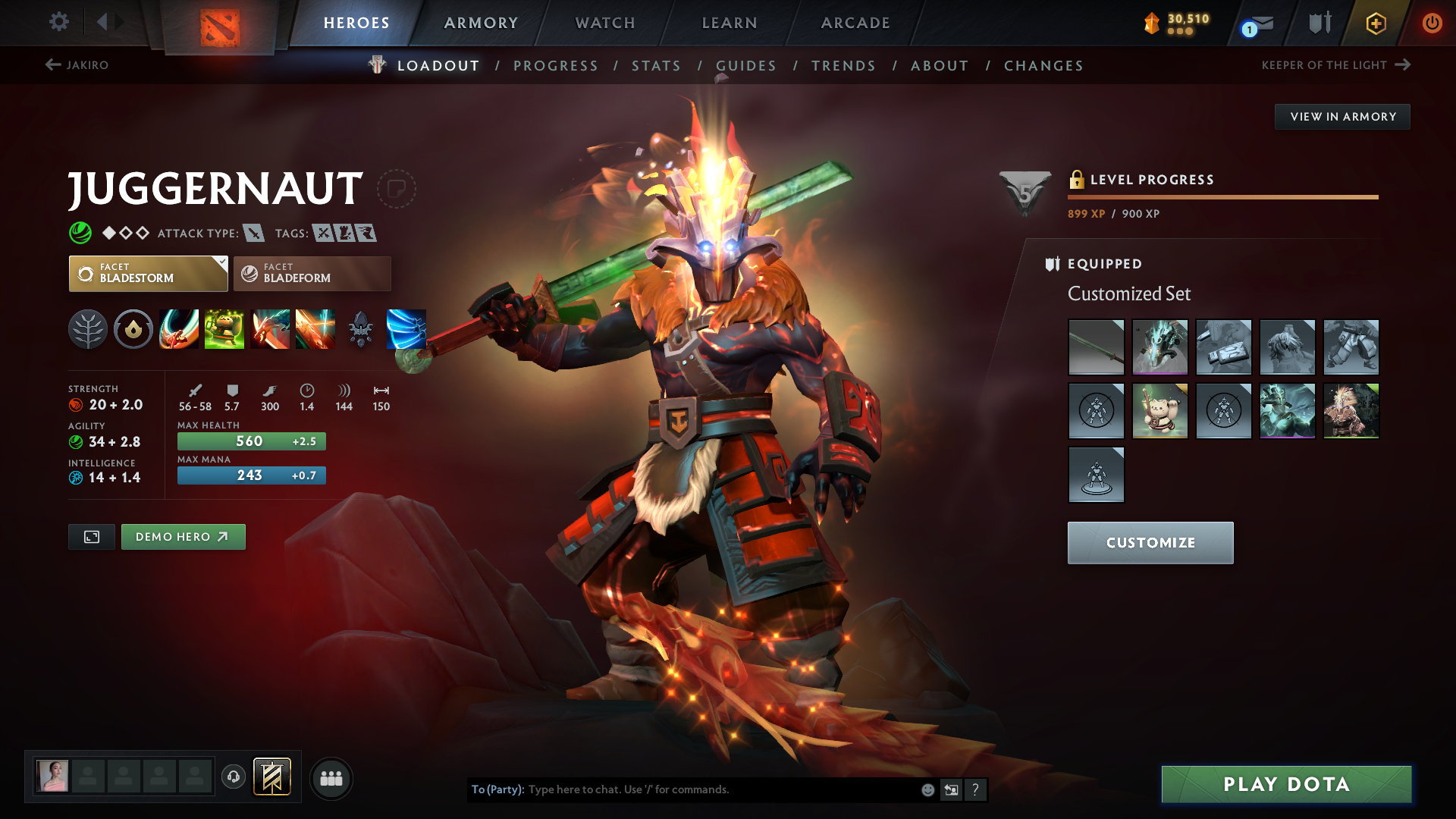Open the STATS page for Juggernaut
1456x819 pixels.
(x=656, y=66)
